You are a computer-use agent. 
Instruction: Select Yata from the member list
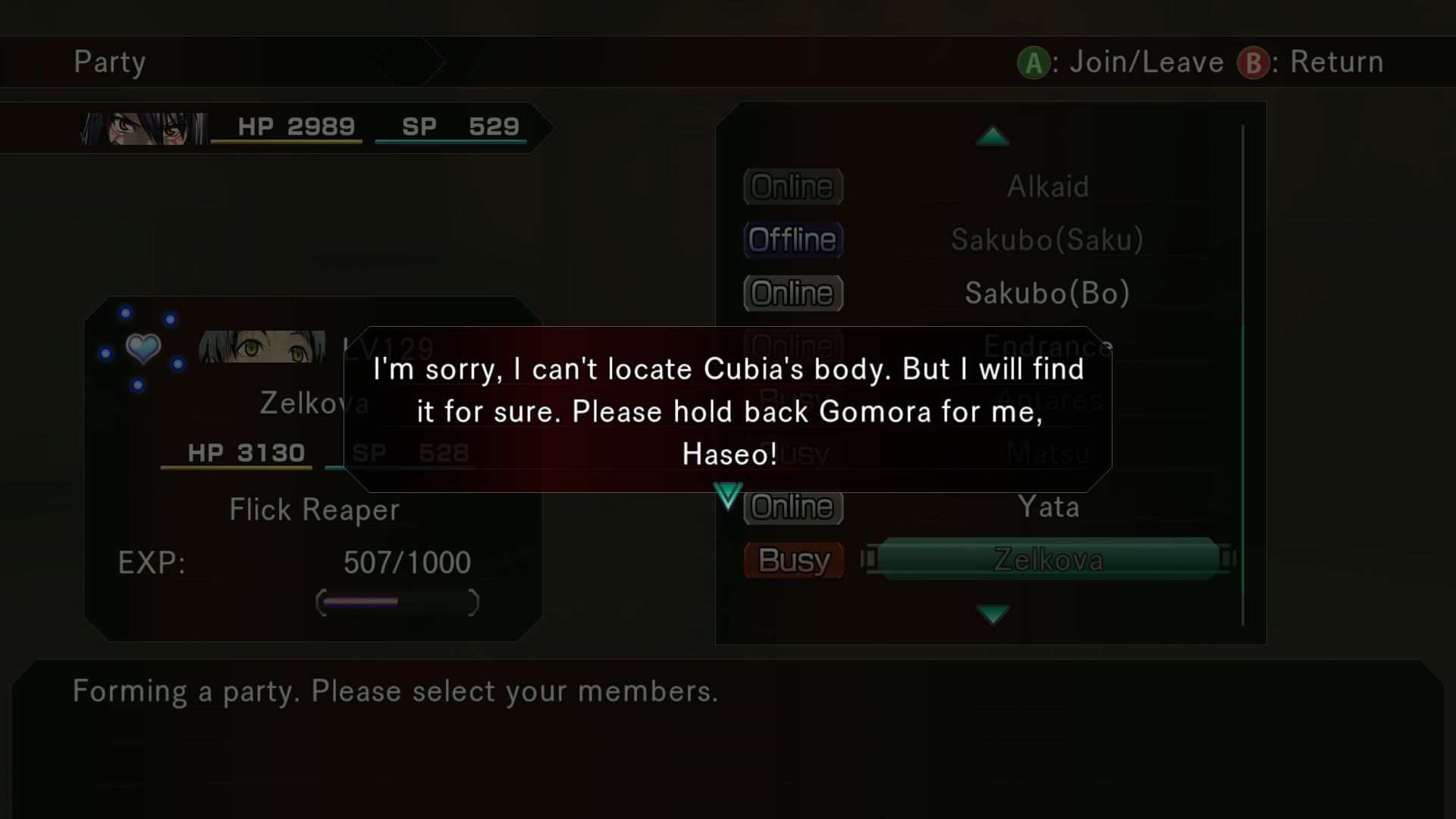click(1048, 507)
